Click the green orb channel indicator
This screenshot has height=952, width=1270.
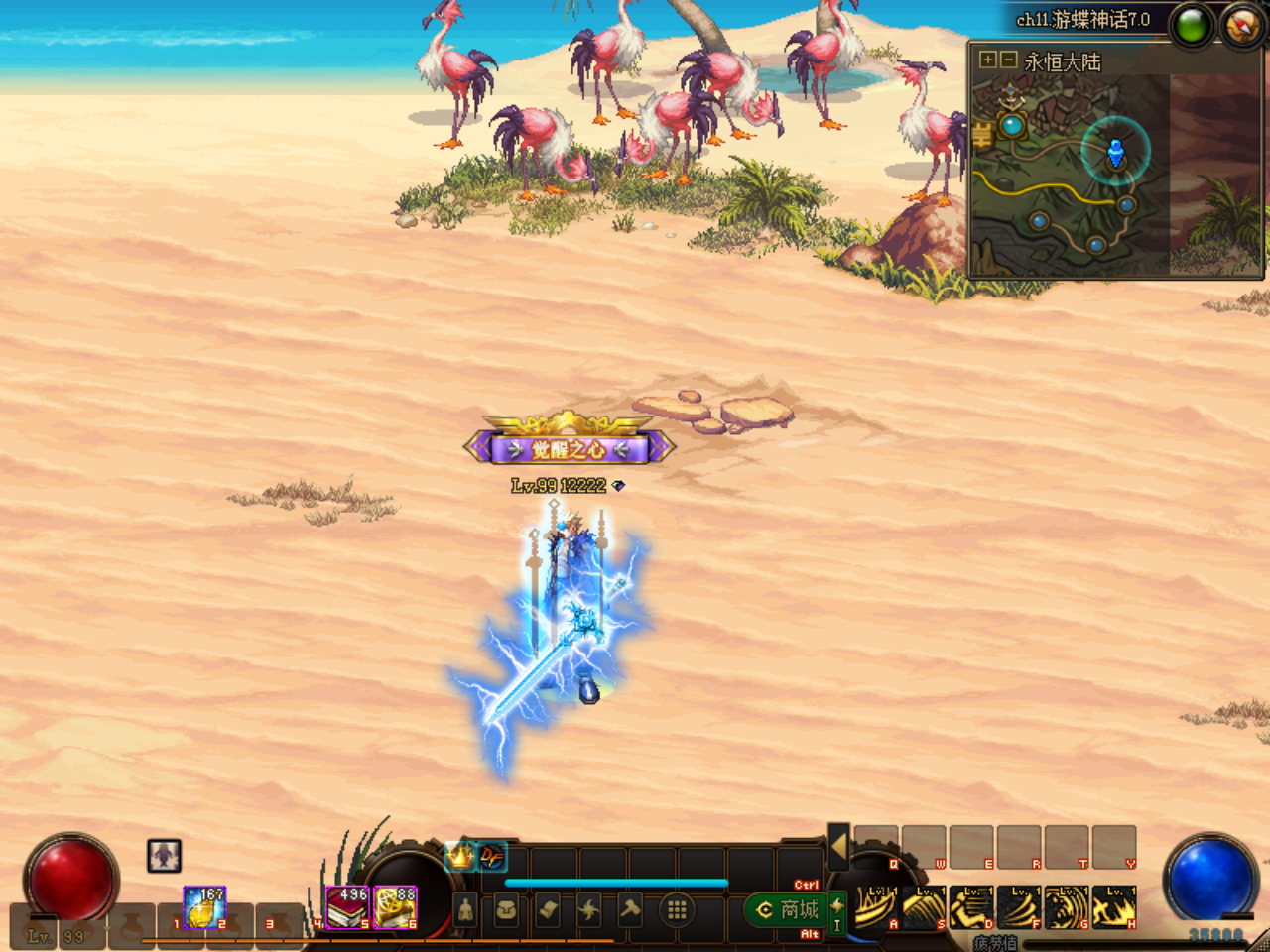point(1192,25)
